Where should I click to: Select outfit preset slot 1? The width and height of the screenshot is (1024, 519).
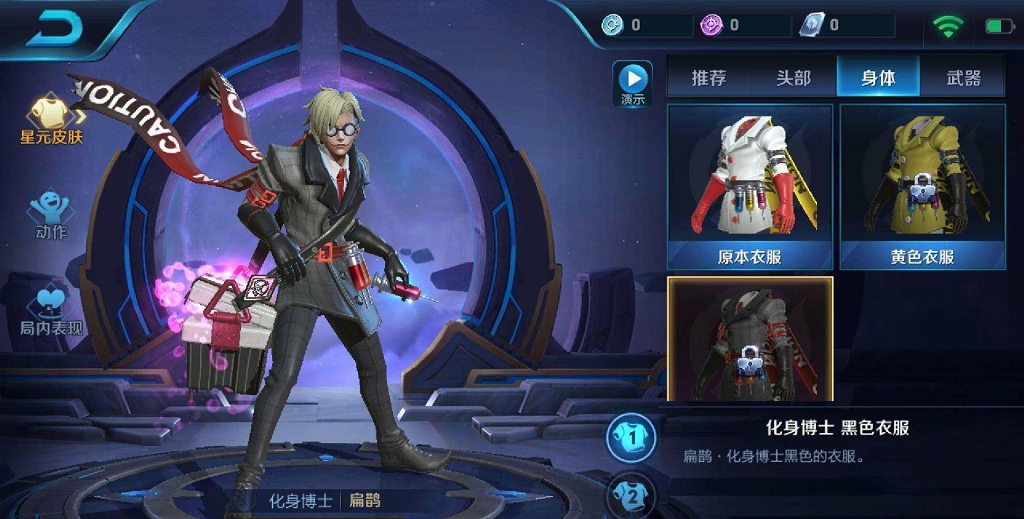click(x=631, y=435)
